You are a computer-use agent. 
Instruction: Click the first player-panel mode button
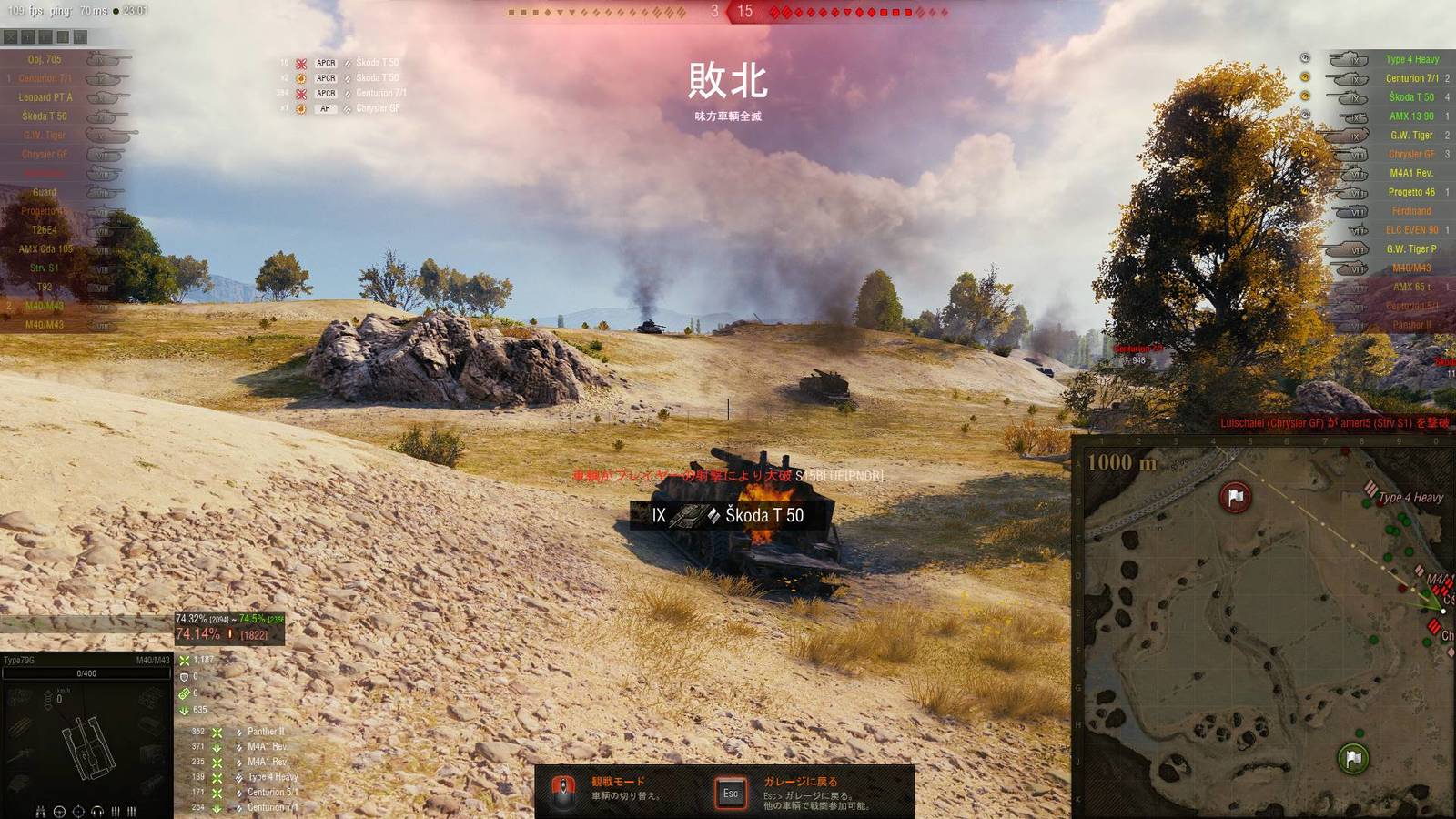(10, 37)
